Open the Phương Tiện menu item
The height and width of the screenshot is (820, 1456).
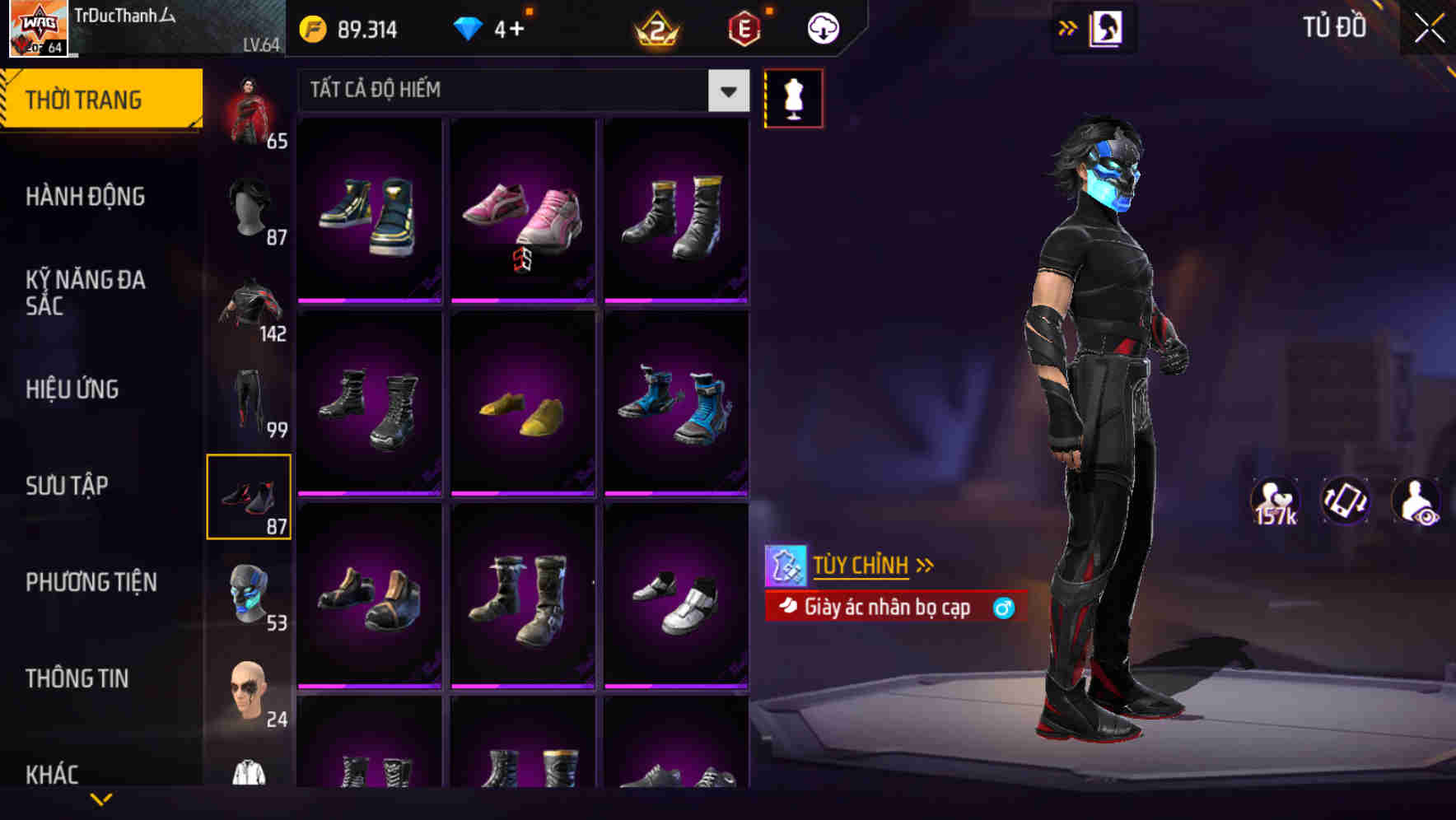pos(91,582)
